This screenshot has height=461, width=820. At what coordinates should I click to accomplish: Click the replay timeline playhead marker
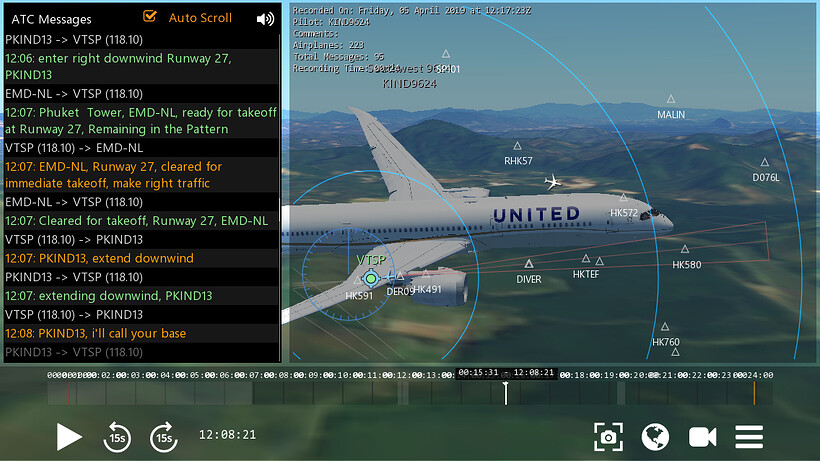coord(506,392)
